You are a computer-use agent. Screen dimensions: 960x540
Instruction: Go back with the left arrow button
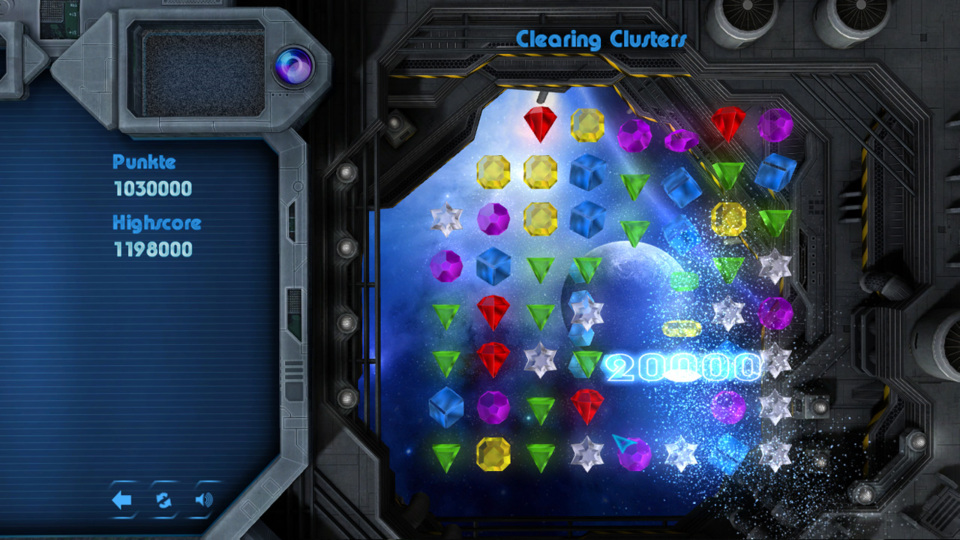click(x=123, y=500)
